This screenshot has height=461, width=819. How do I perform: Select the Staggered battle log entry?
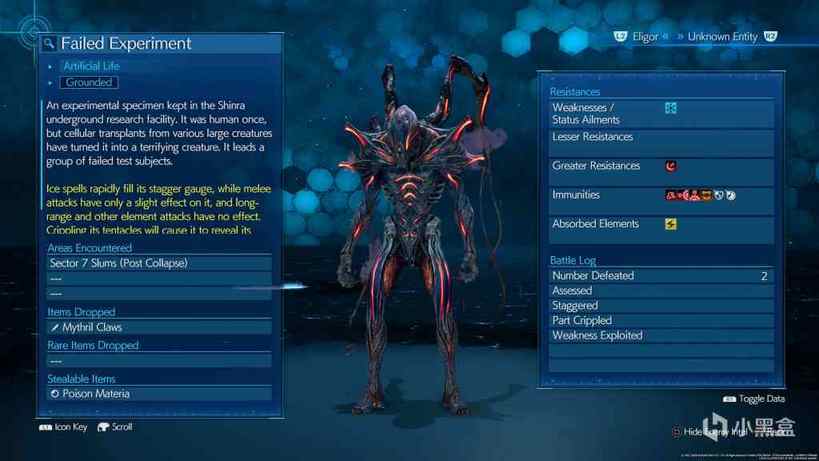660,306
